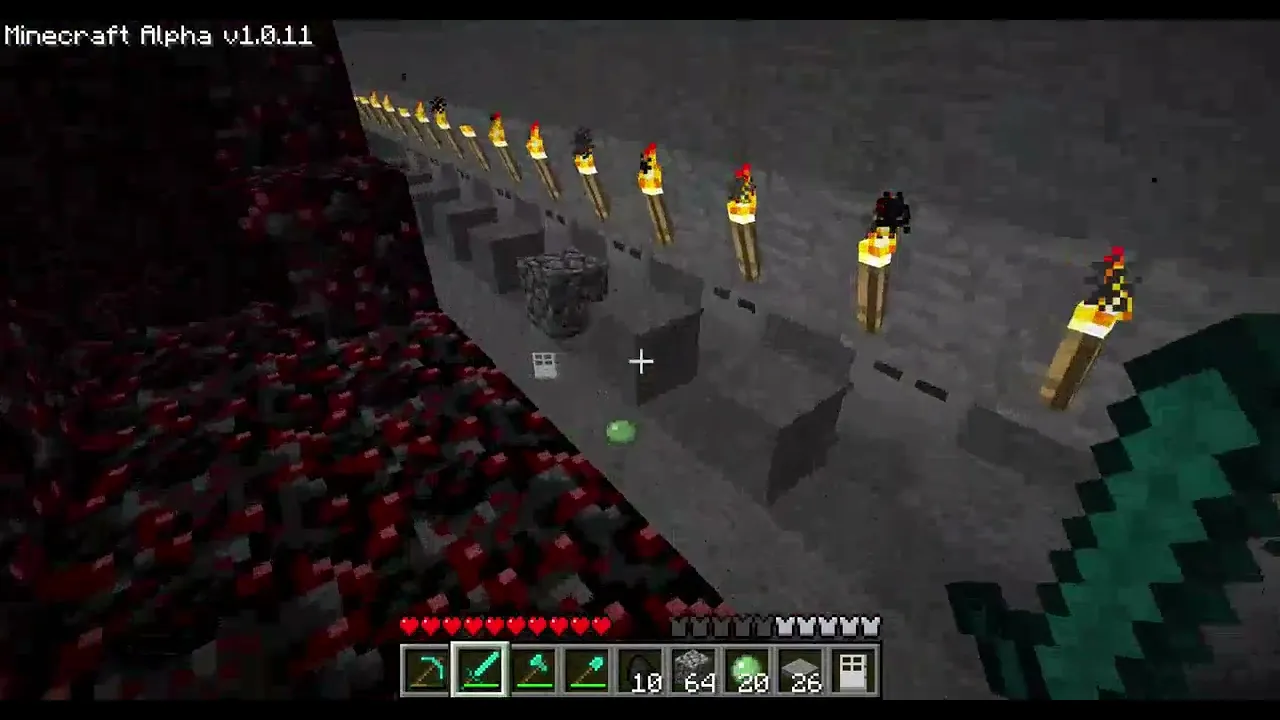Select the diamond pickaxe hotbar slot
Image resolution: width=1280 pixels, height=720 pixels.
click(x=426, y=669)
